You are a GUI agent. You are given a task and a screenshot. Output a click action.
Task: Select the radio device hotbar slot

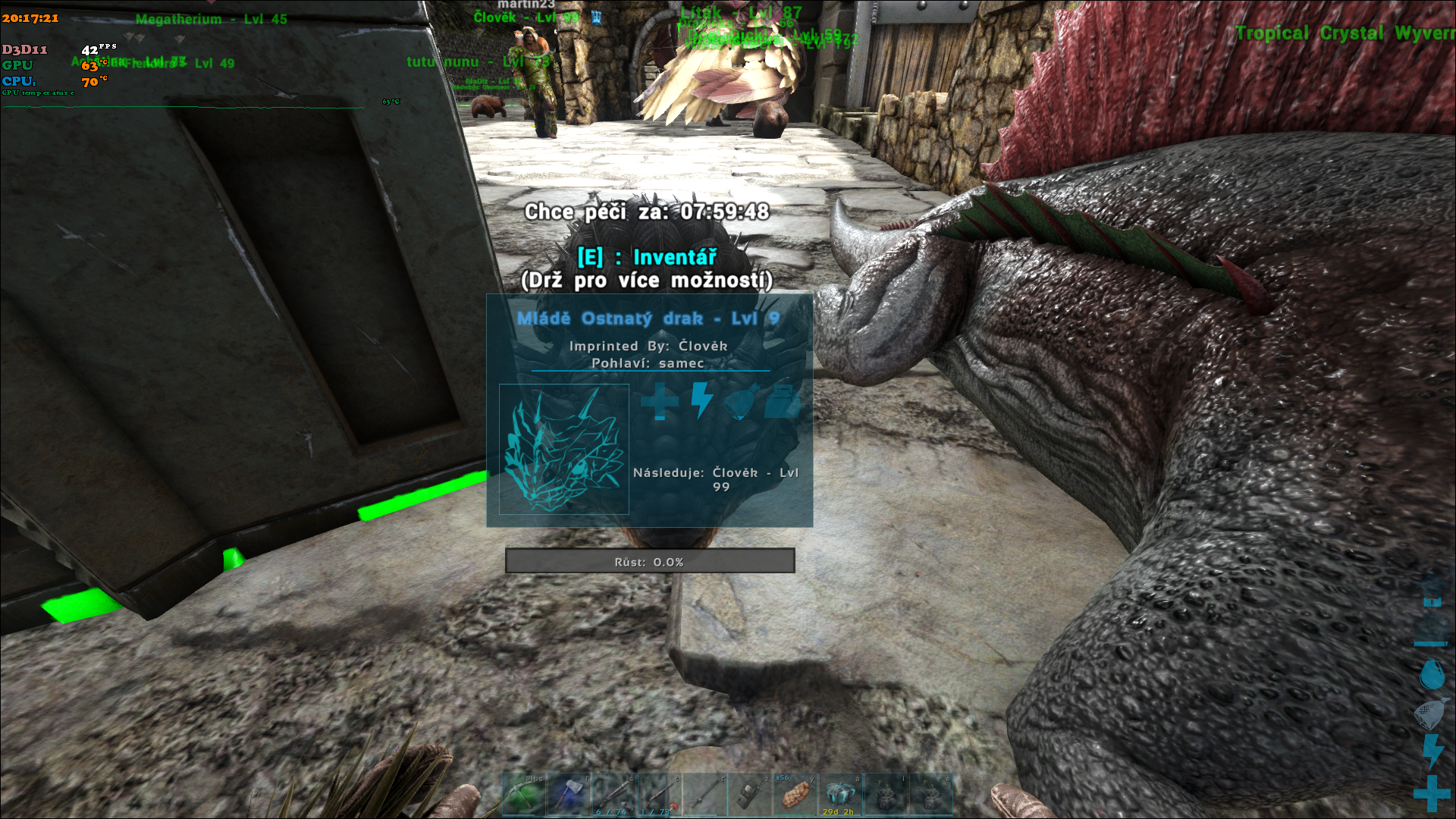749,795
